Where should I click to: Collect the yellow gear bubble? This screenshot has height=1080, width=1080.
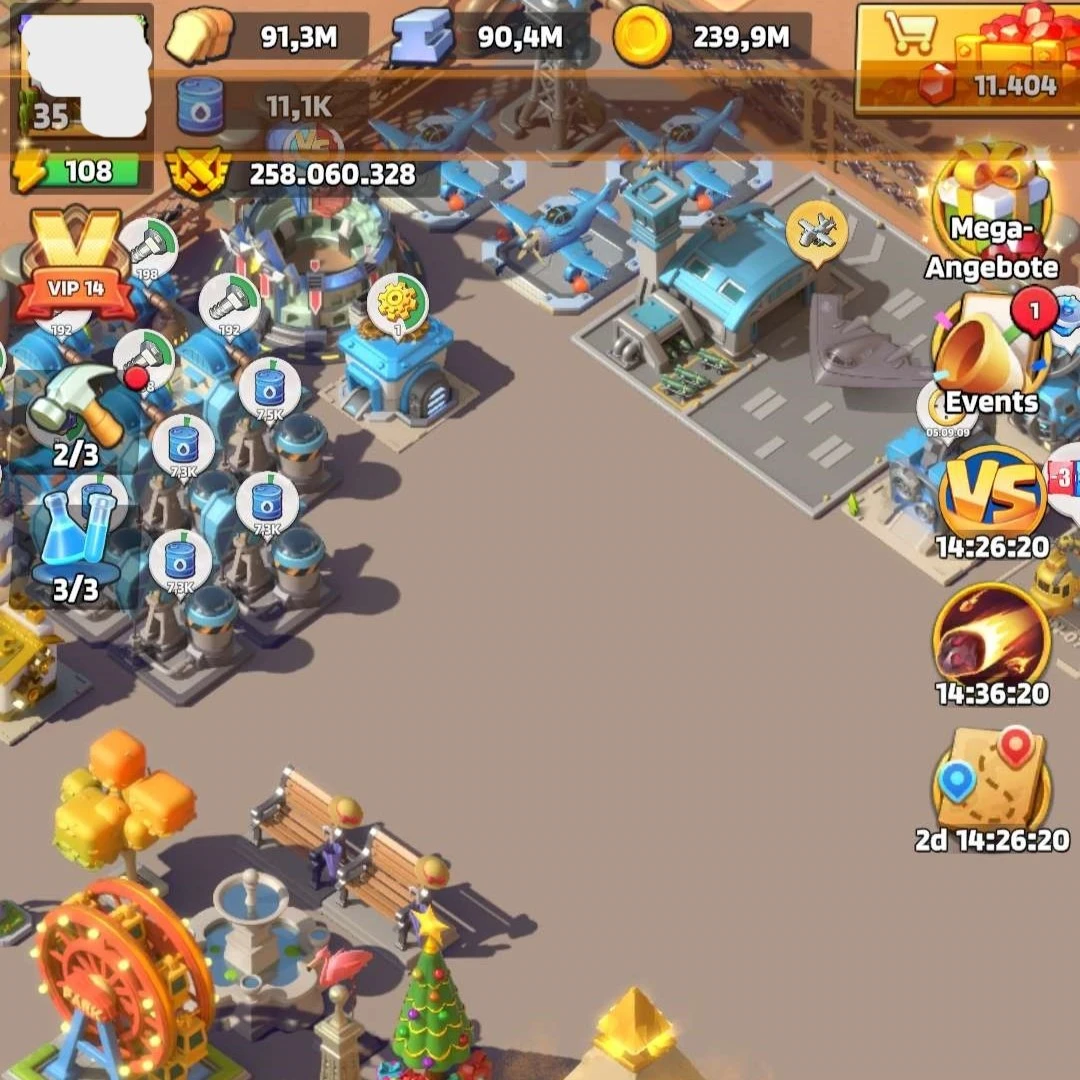(x=398, y=304)
